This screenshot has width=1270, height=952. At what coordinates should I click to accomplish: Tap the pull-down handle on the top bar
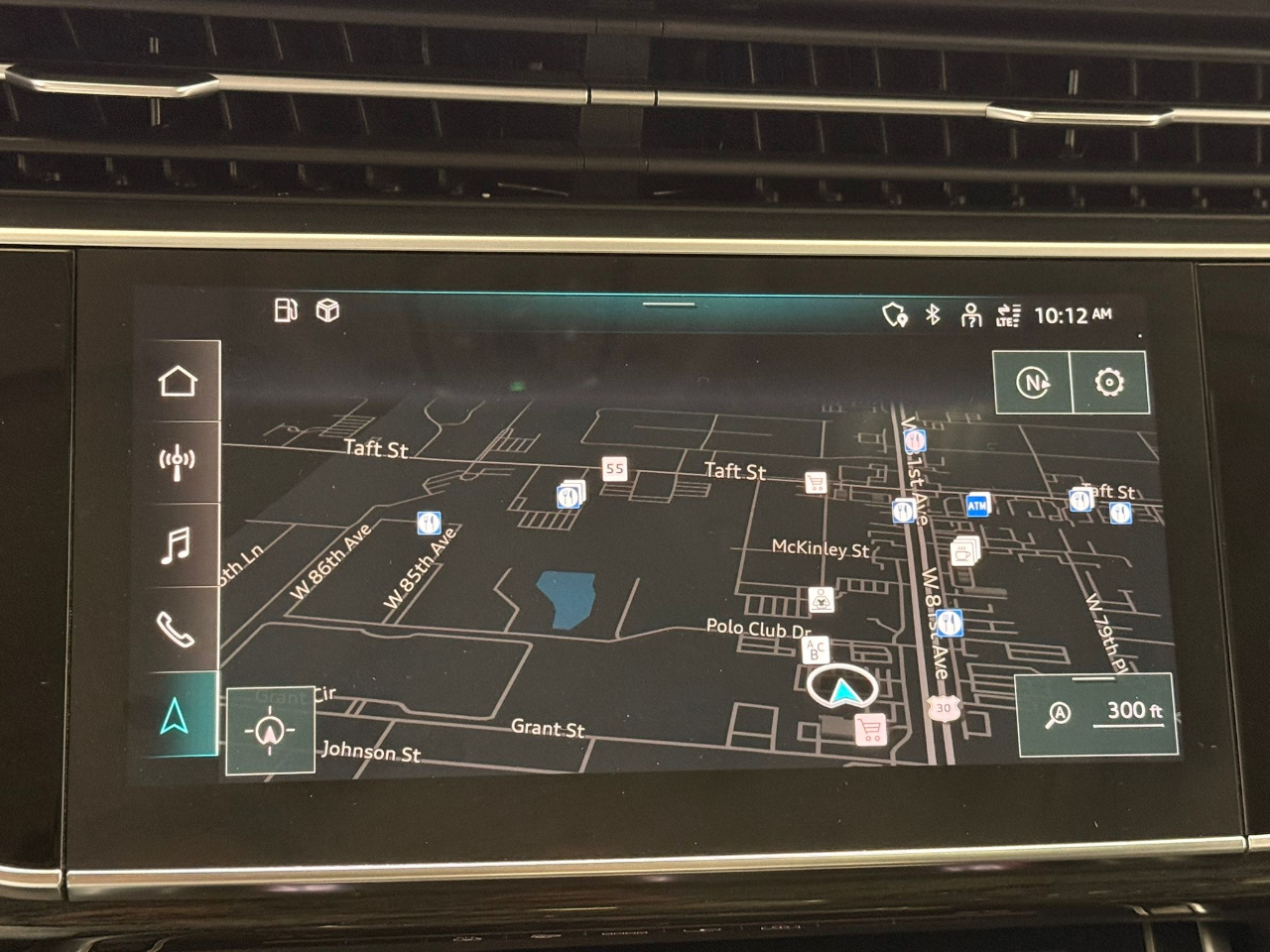tap(669, 304)
